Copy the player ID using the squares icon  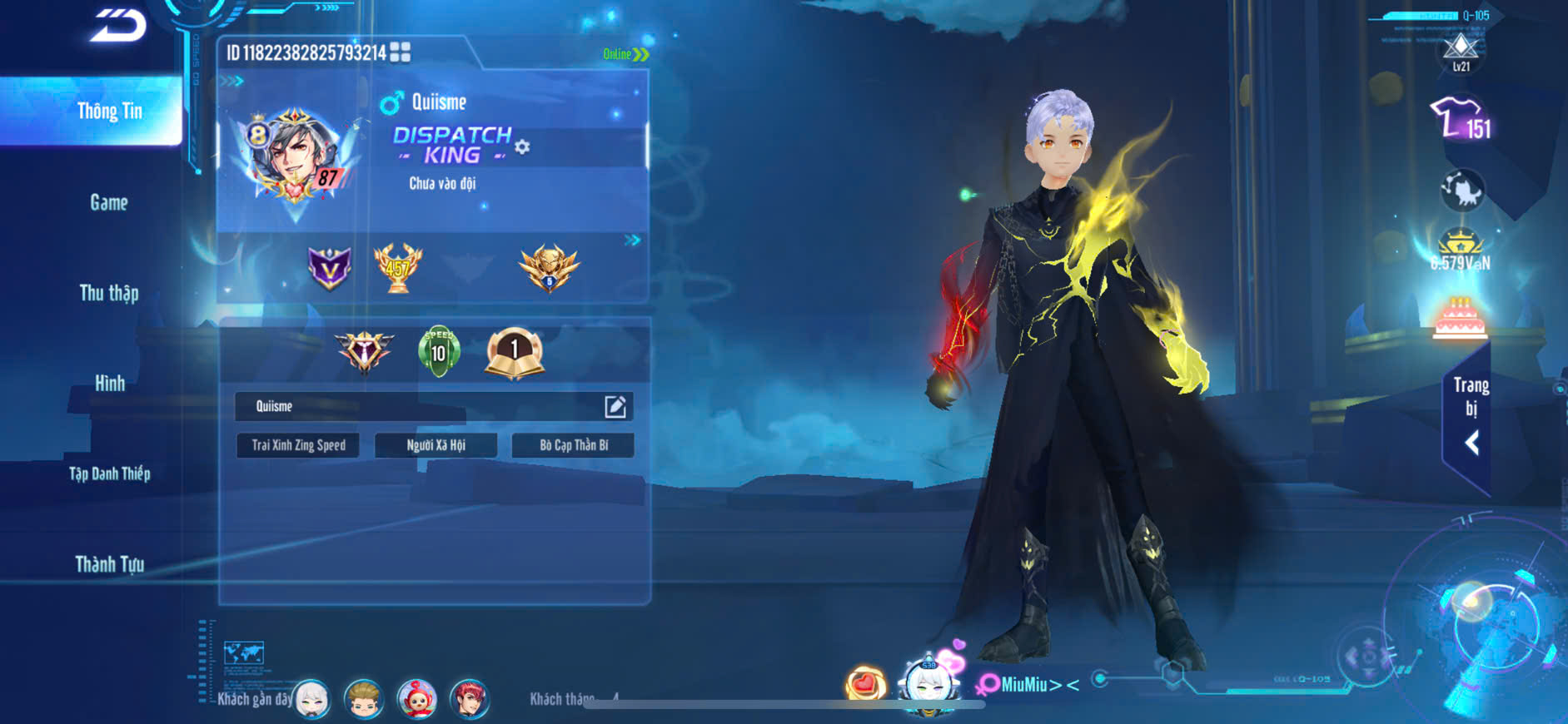(x=401, y=52)
